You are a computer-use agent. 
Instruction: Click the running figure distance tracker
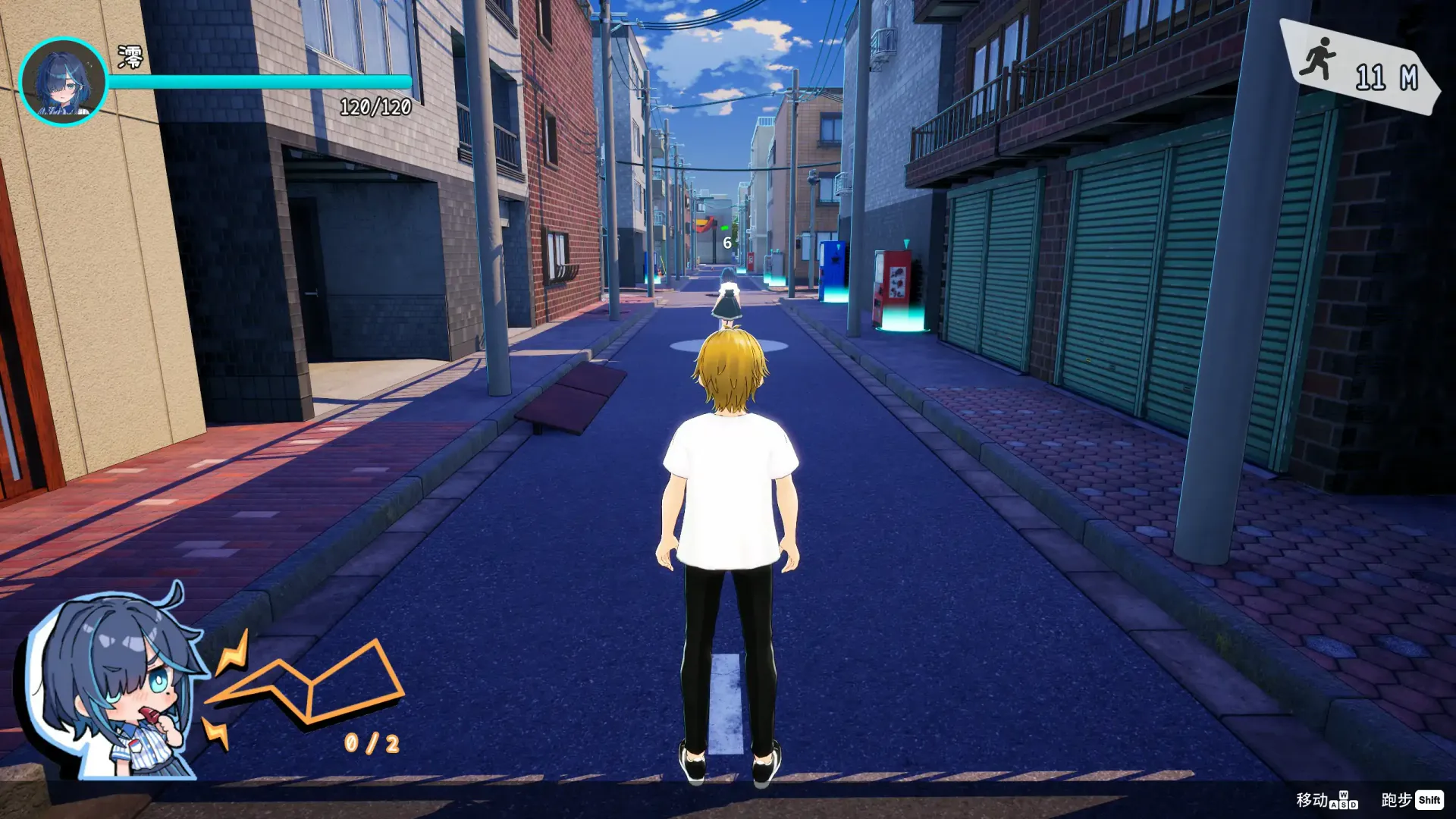pos(1359,68)
